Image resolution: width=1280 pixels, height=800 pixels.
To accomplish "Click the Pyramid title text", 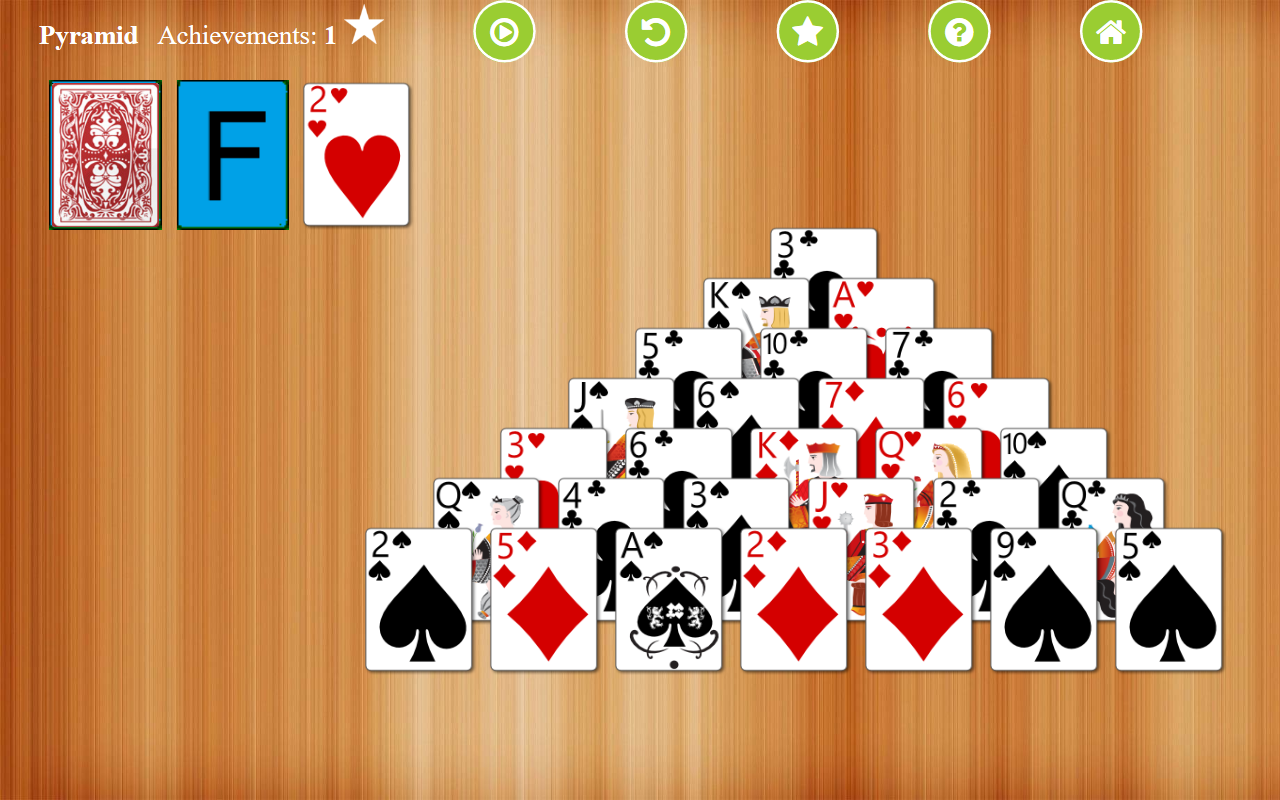I will click(x=88, y=35).
